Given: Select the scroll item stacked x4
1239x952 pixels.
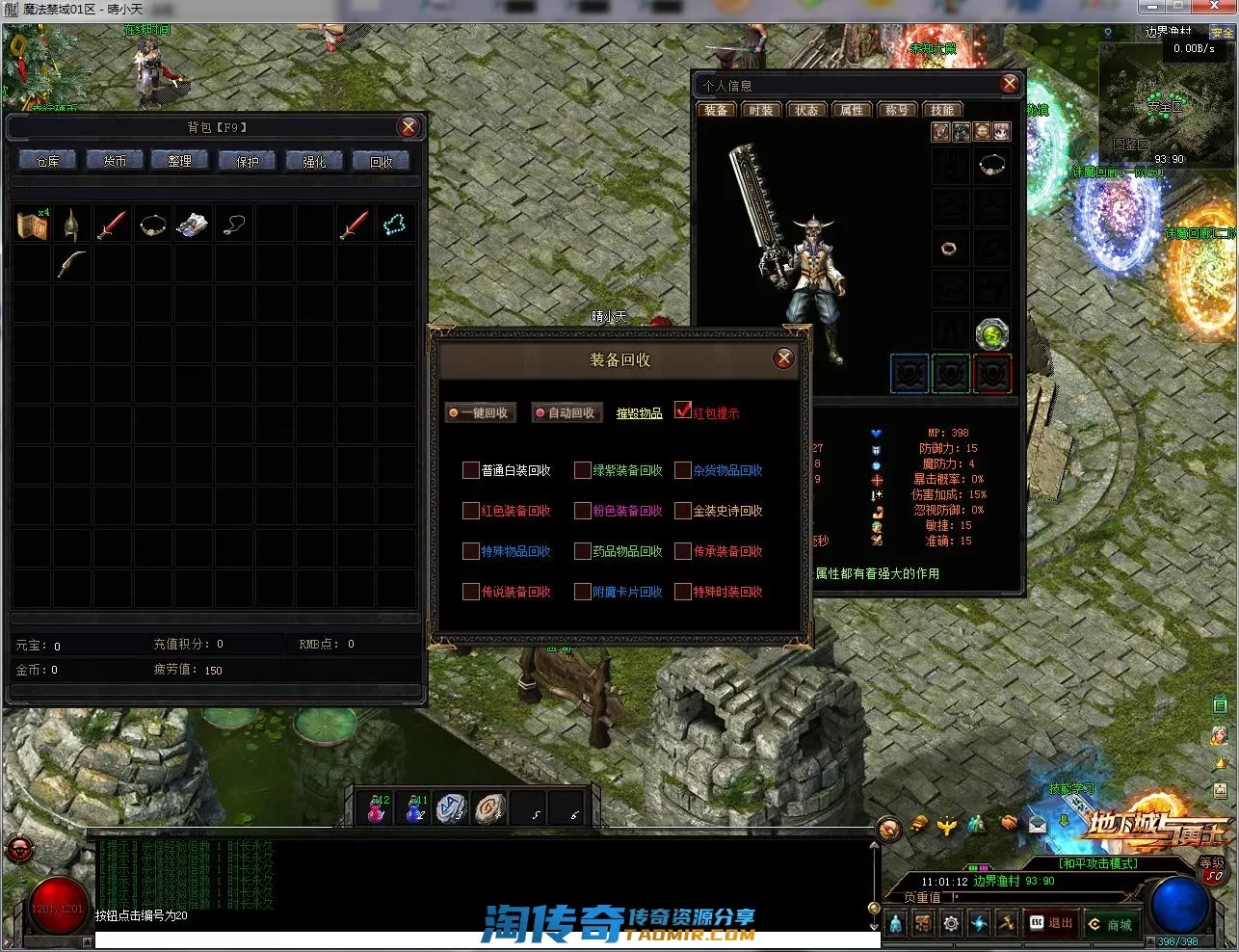Looking at the screenshot, I should pos(32,225).
